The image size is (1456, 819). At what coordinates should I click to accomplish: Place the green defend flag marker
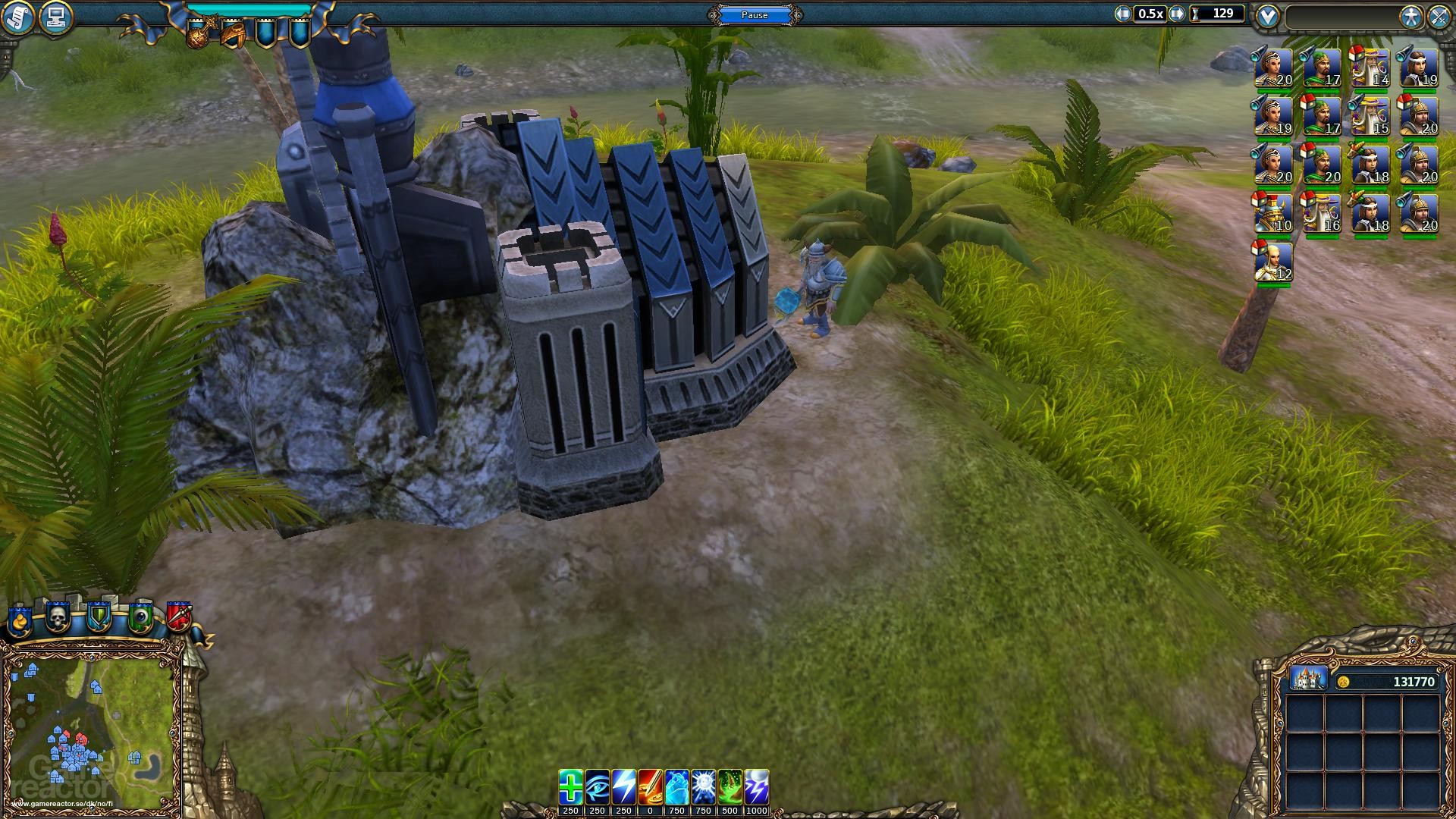[99, 618]
